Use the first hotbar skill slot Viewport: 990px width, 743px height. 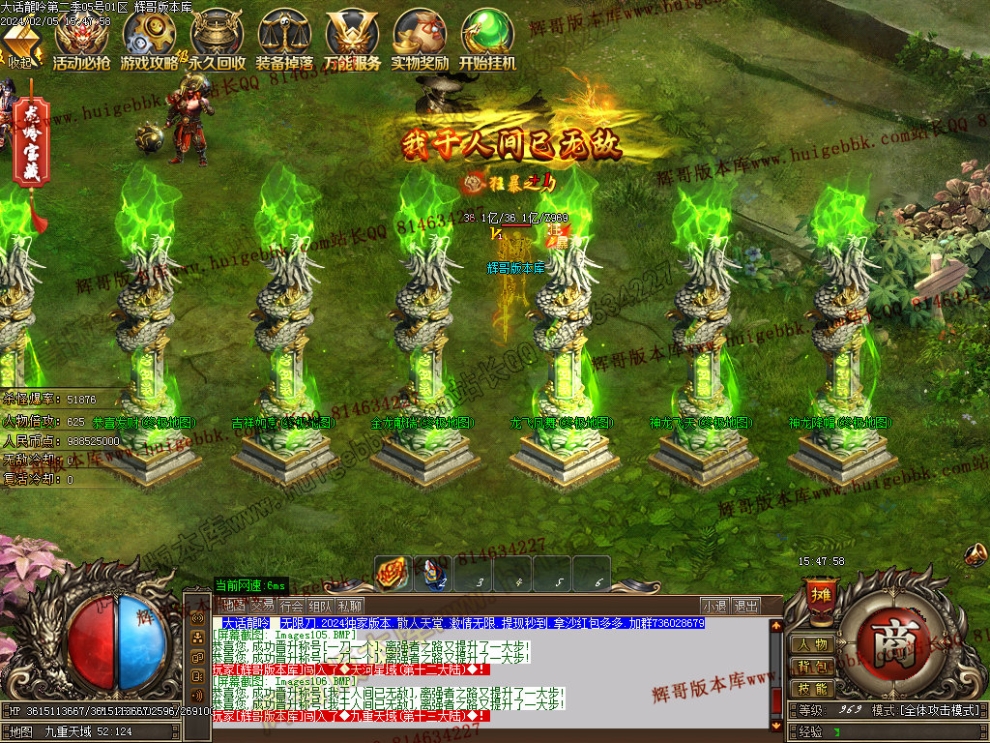coord(393,574)
